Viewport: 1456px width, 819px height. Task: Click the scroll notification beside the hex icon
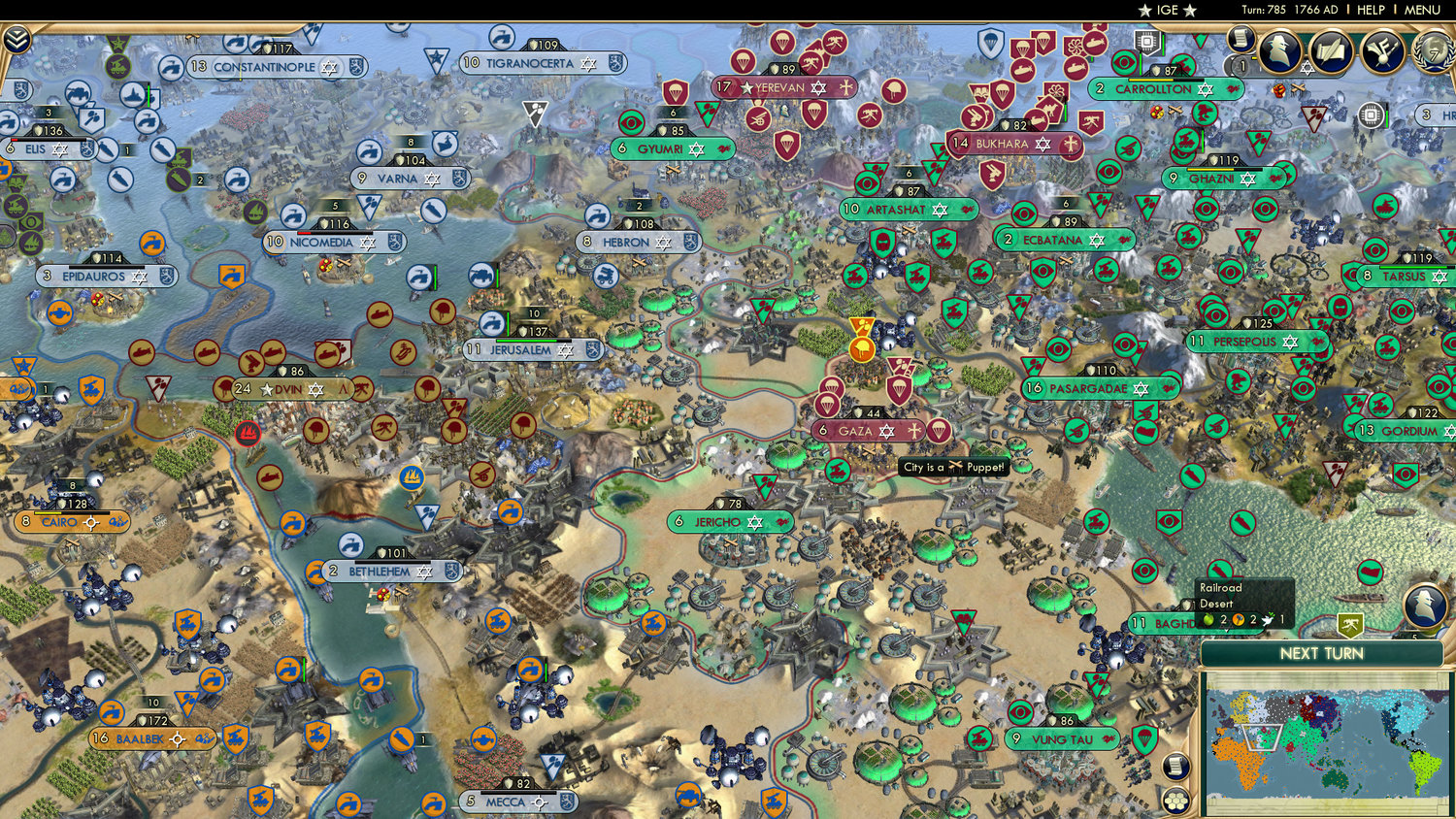(x=1175, y=766)
